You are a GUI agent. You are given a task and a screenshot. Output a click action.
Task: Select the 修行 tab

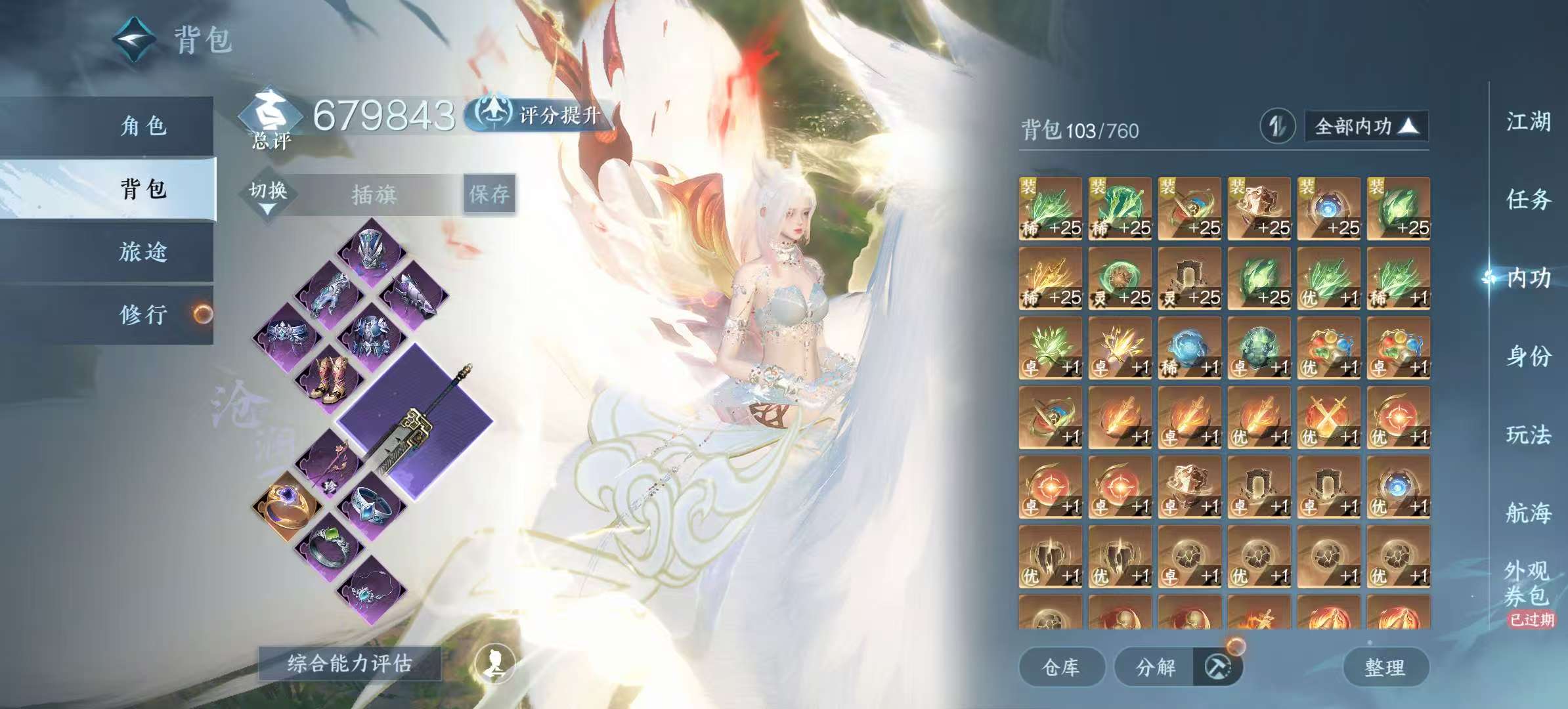(x=143, y=314)
